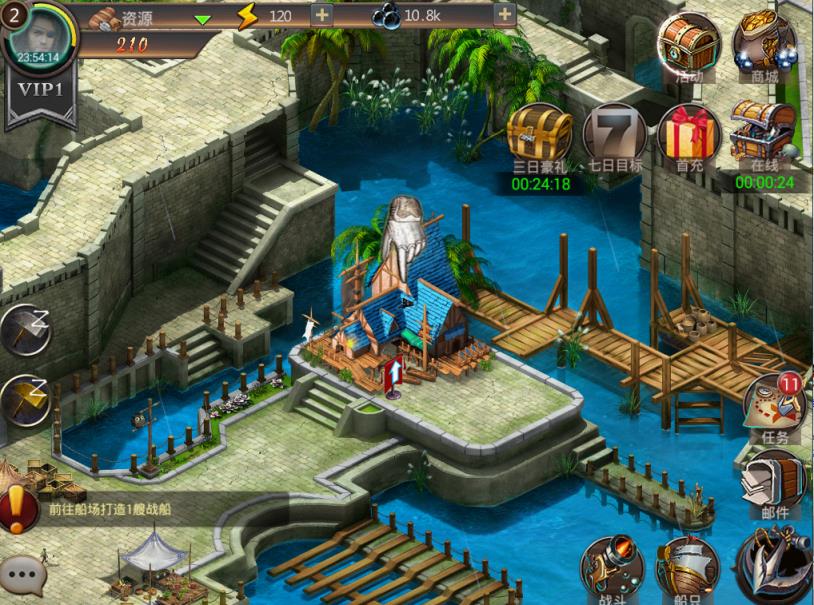
Task: Open the 邮件 mail
Action: 774,485
